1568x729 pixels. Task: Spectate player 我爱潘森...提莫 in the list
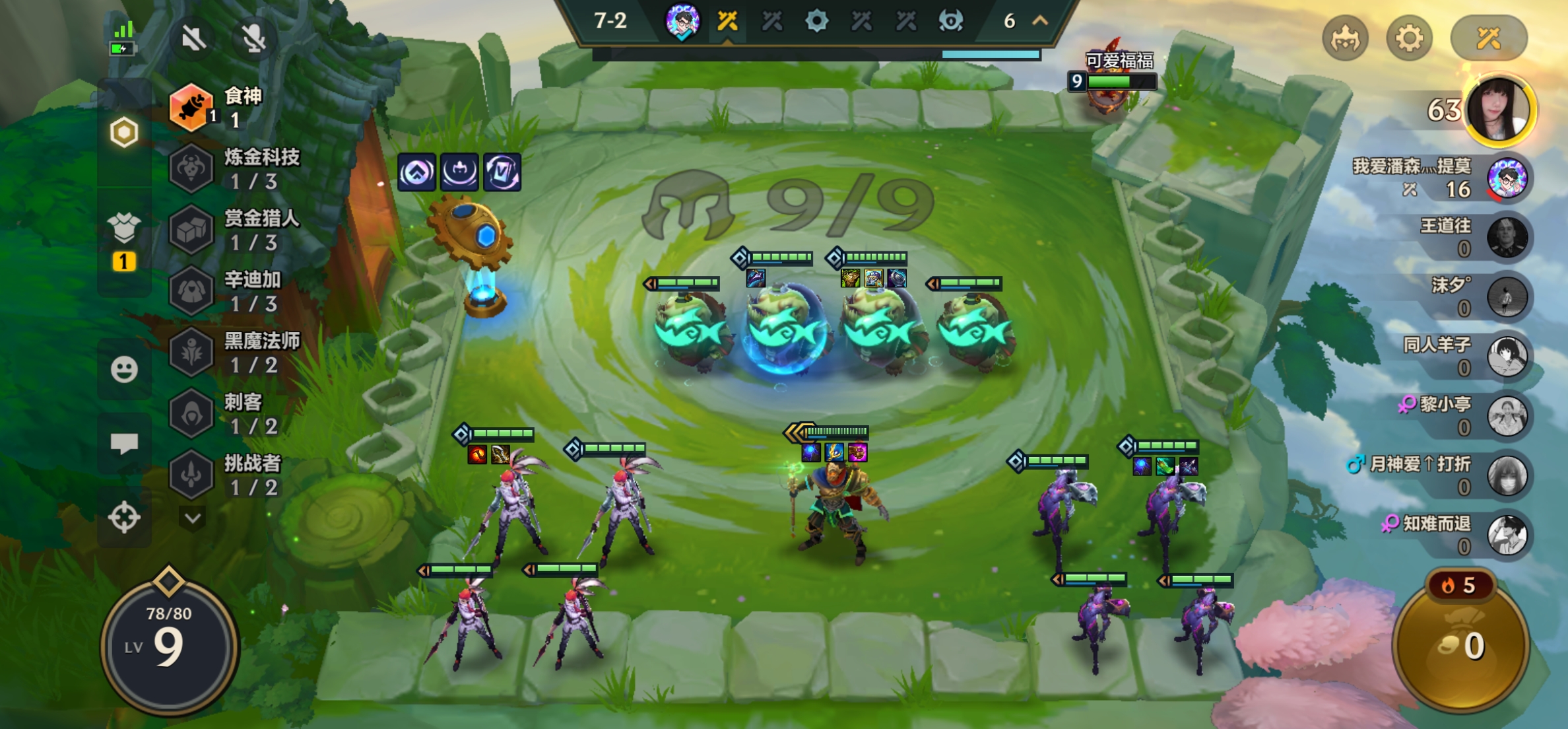point(1507,179)
